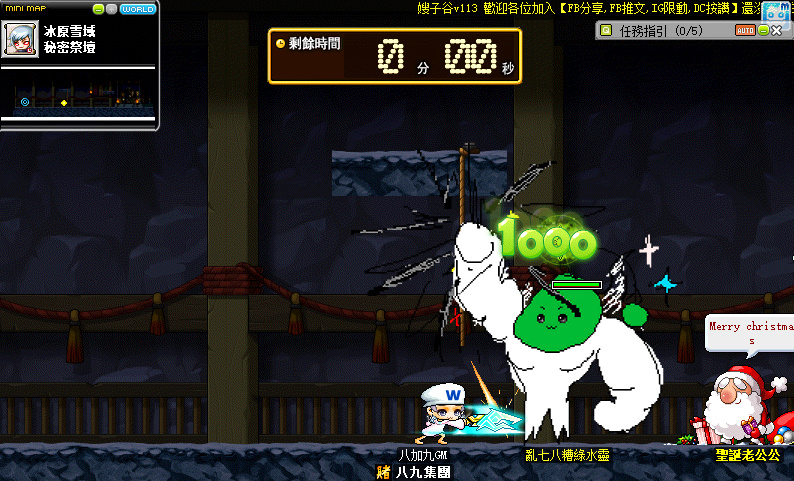The height and width of the screenshot is (481, 794).
Task: Close the quest guide panel
Action: tap(777, 30)
